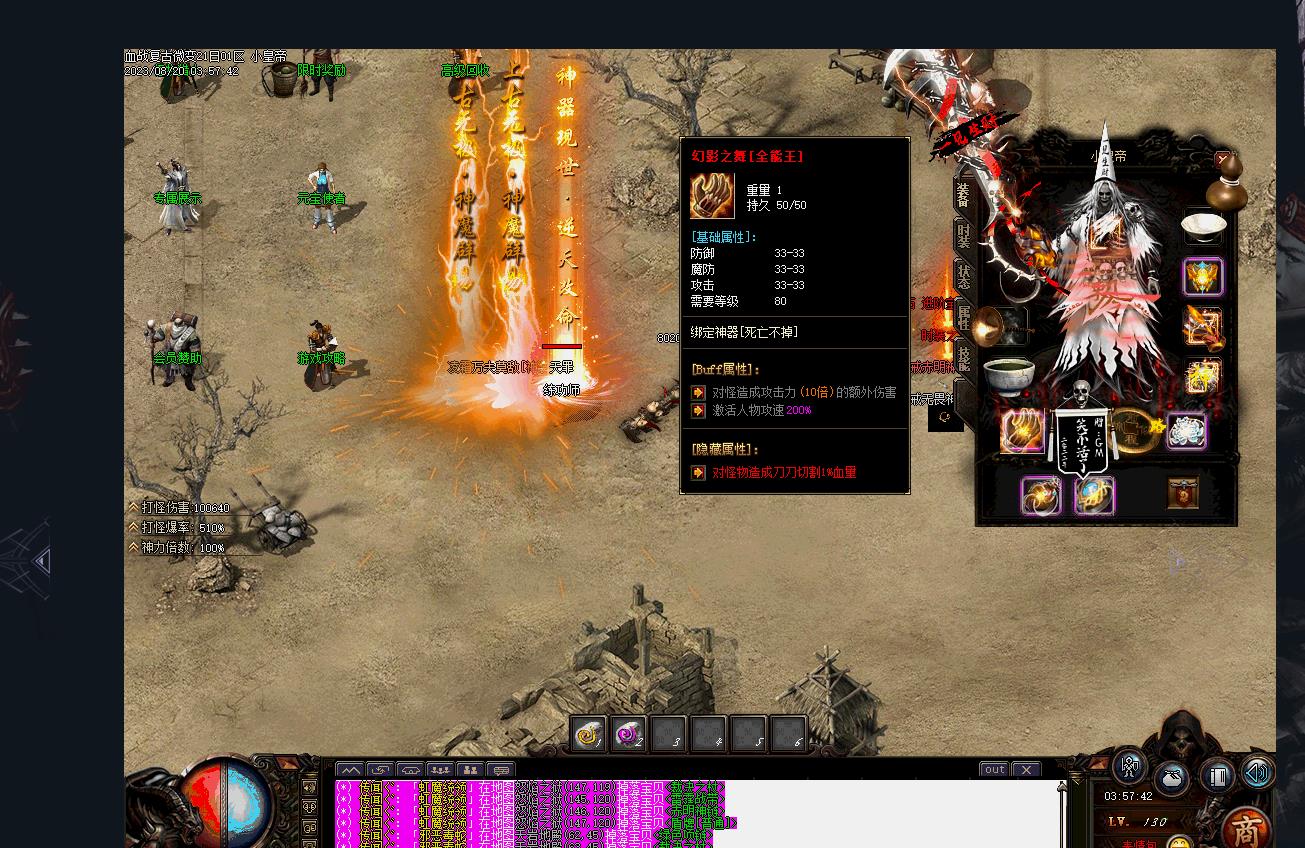Use the yellow scroll in hotbar slot 1
The image size is (1305, 848).
point(589,735)
